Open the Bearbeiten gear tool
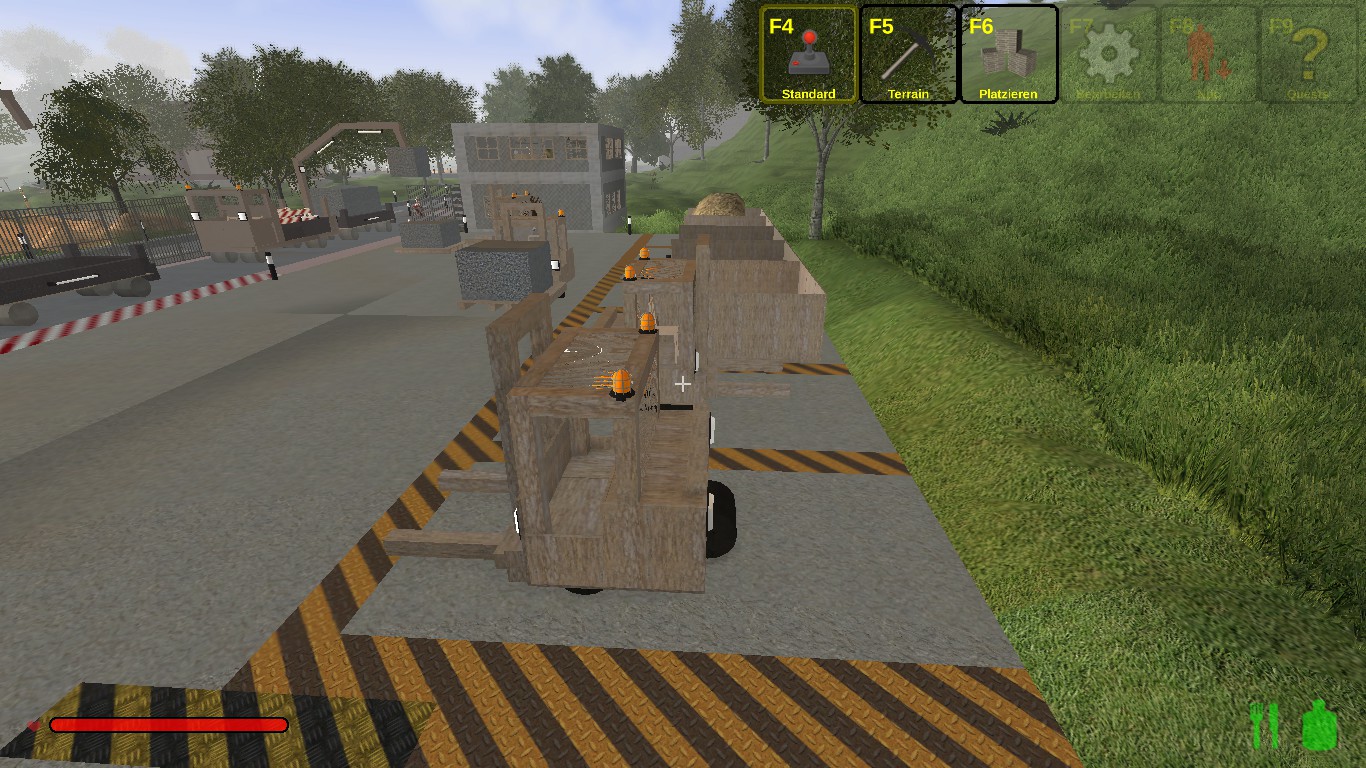 [1108, 54]
